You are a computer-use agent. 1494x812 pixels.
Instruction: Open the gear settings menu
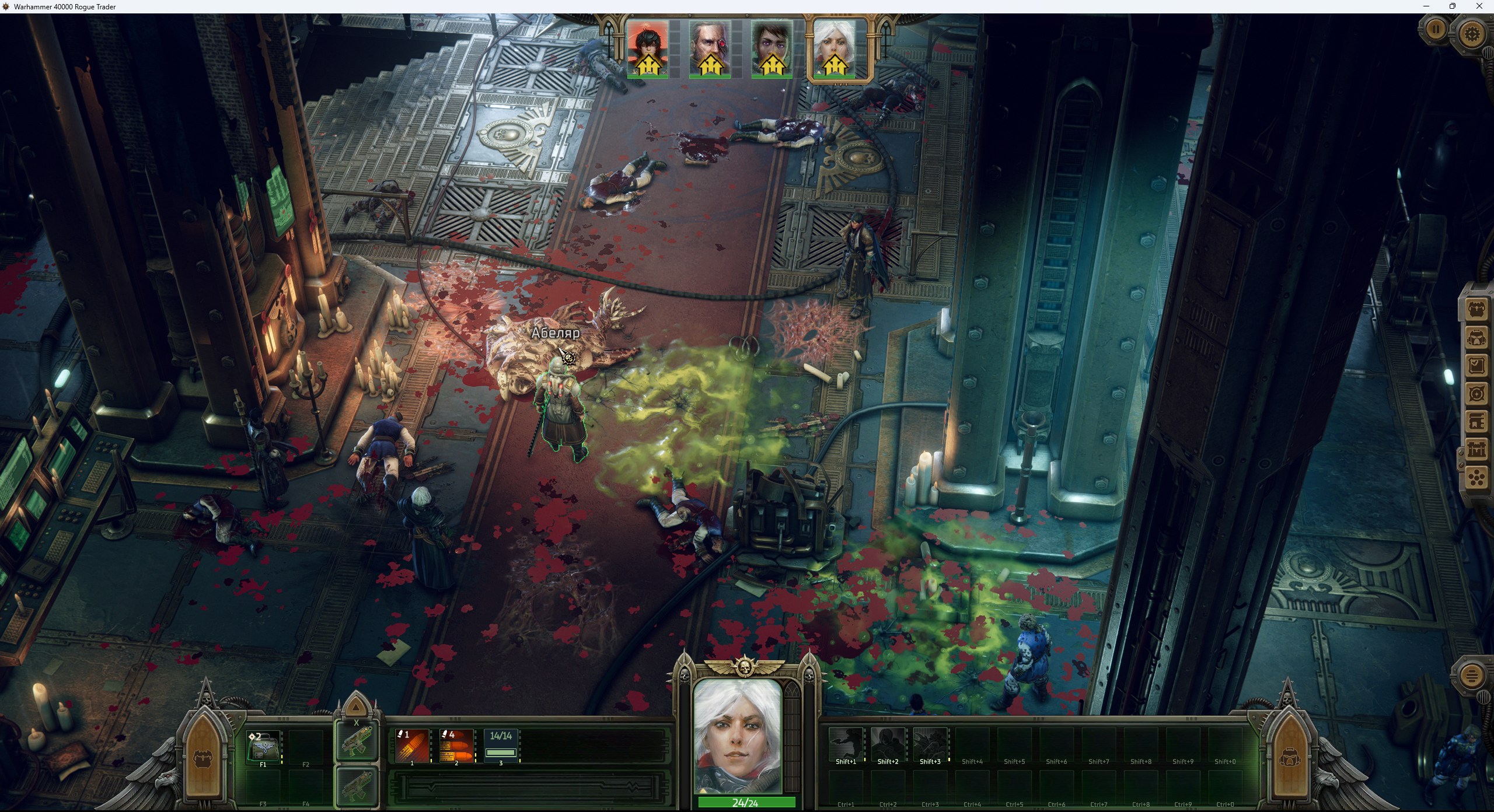[x=1472, y=33]
